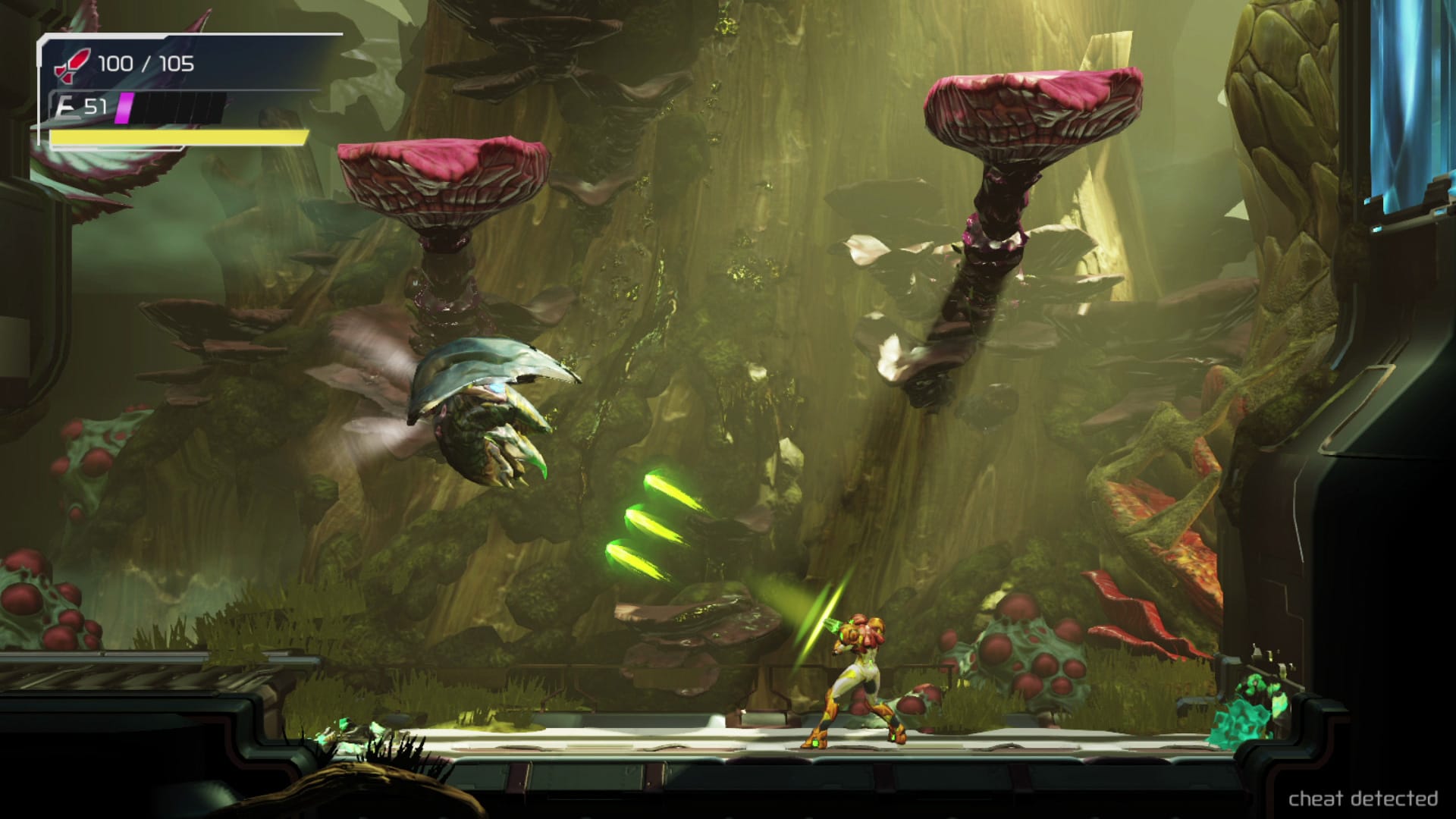Click the red missile weapon icon
Viewport: 1456px width, 819px height.
72,65
